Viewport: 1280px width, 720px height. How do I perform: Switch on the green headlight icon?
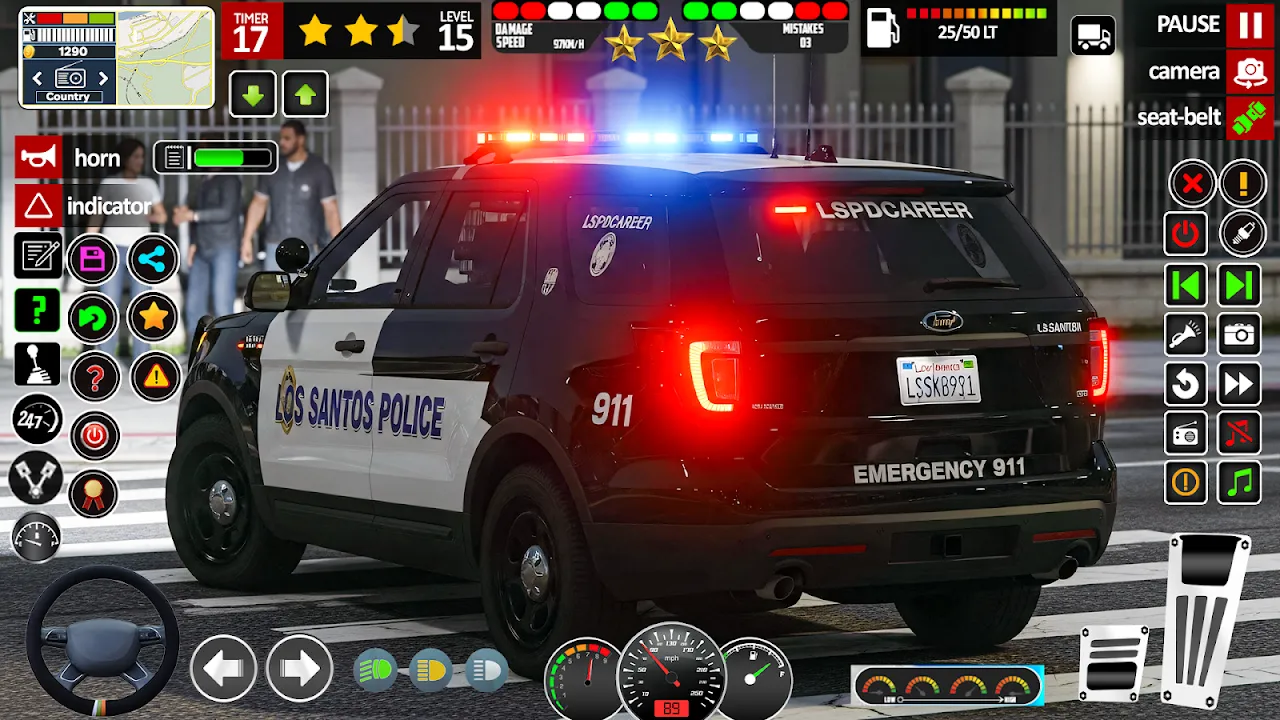[x=377, y=668]
